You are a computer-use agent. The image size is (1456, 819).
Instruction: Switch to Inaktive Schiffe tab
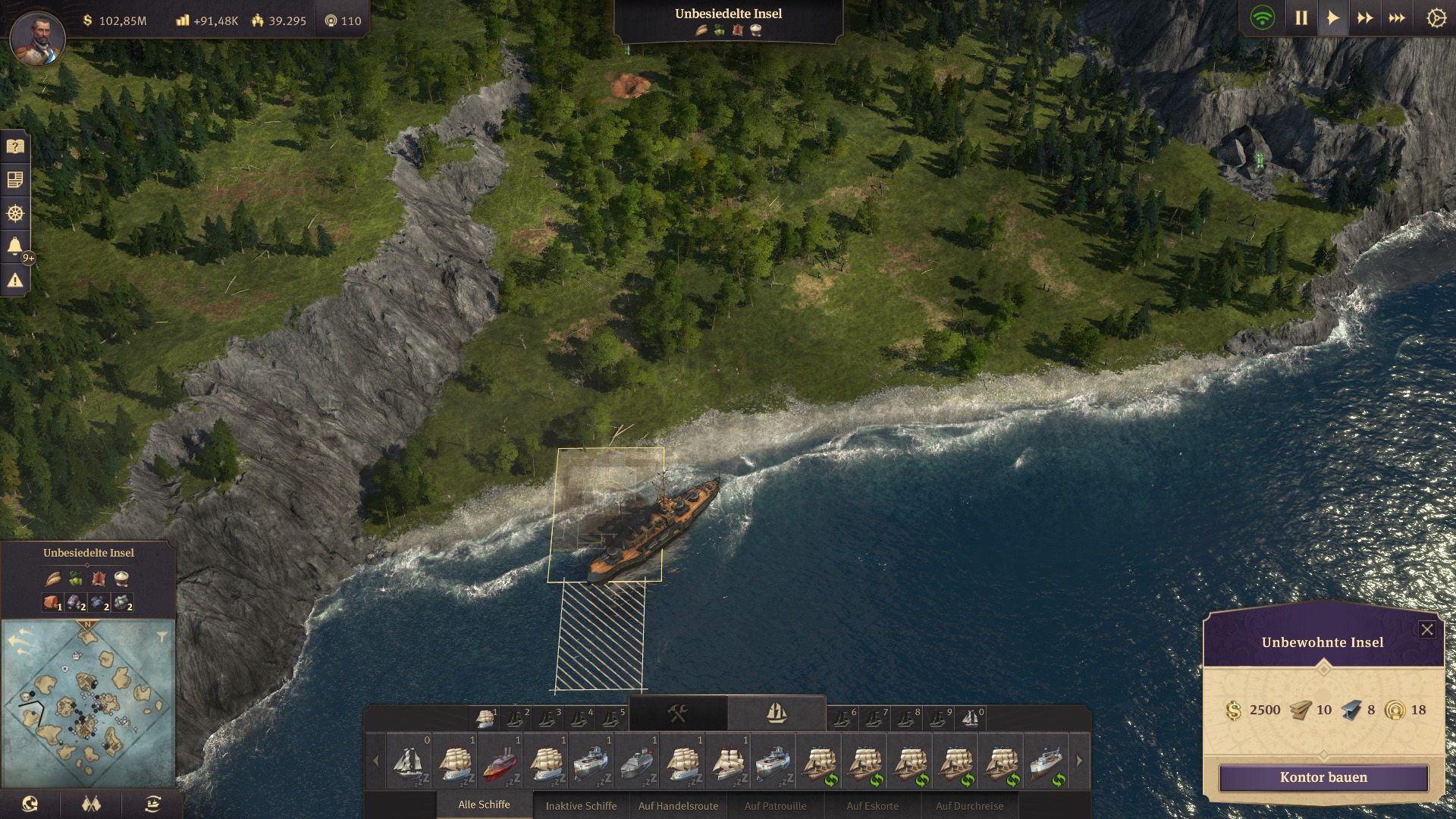pos(581,805)
